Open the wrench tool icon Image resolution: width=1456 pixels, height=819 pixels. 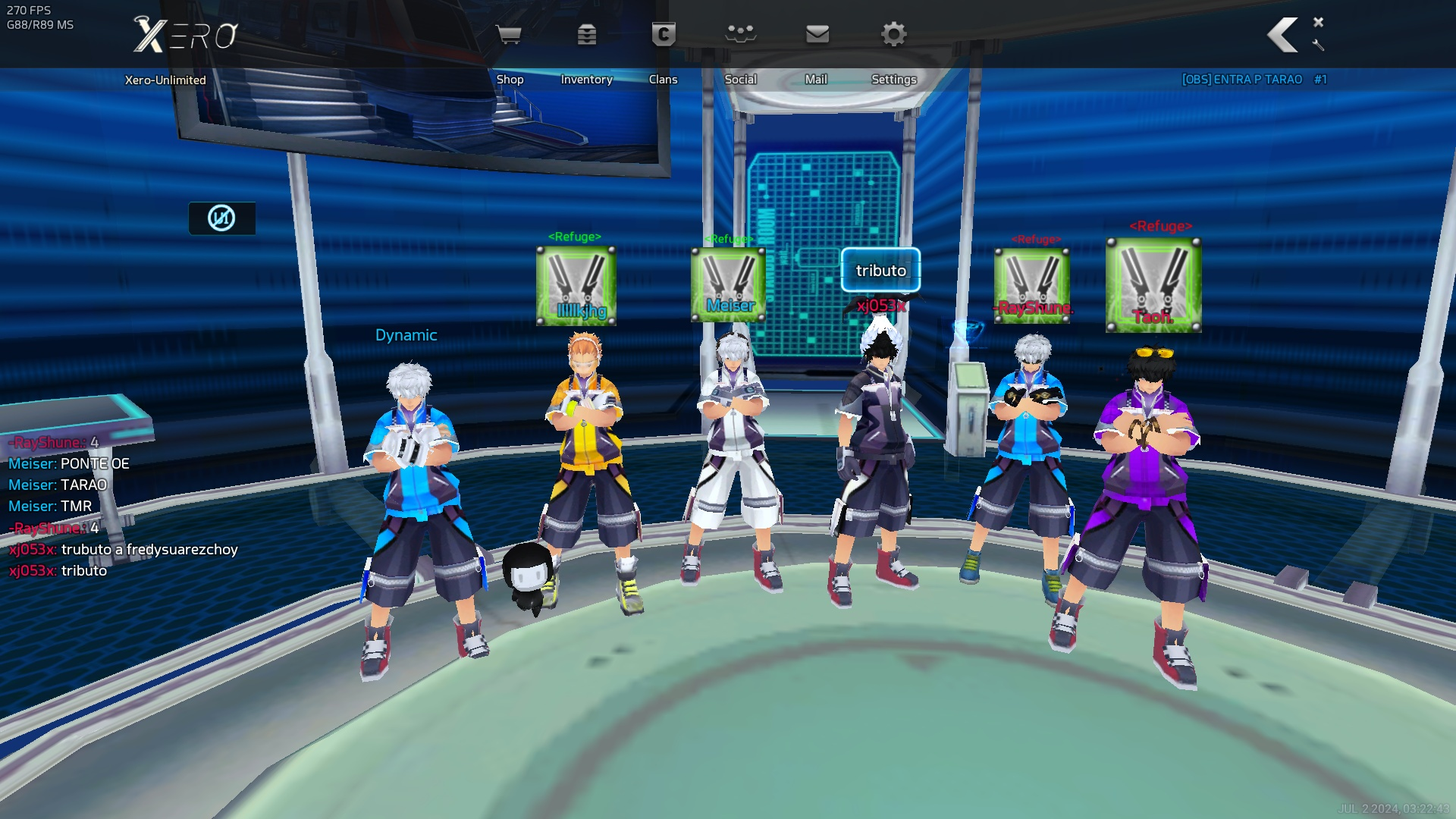[1319, 45]
